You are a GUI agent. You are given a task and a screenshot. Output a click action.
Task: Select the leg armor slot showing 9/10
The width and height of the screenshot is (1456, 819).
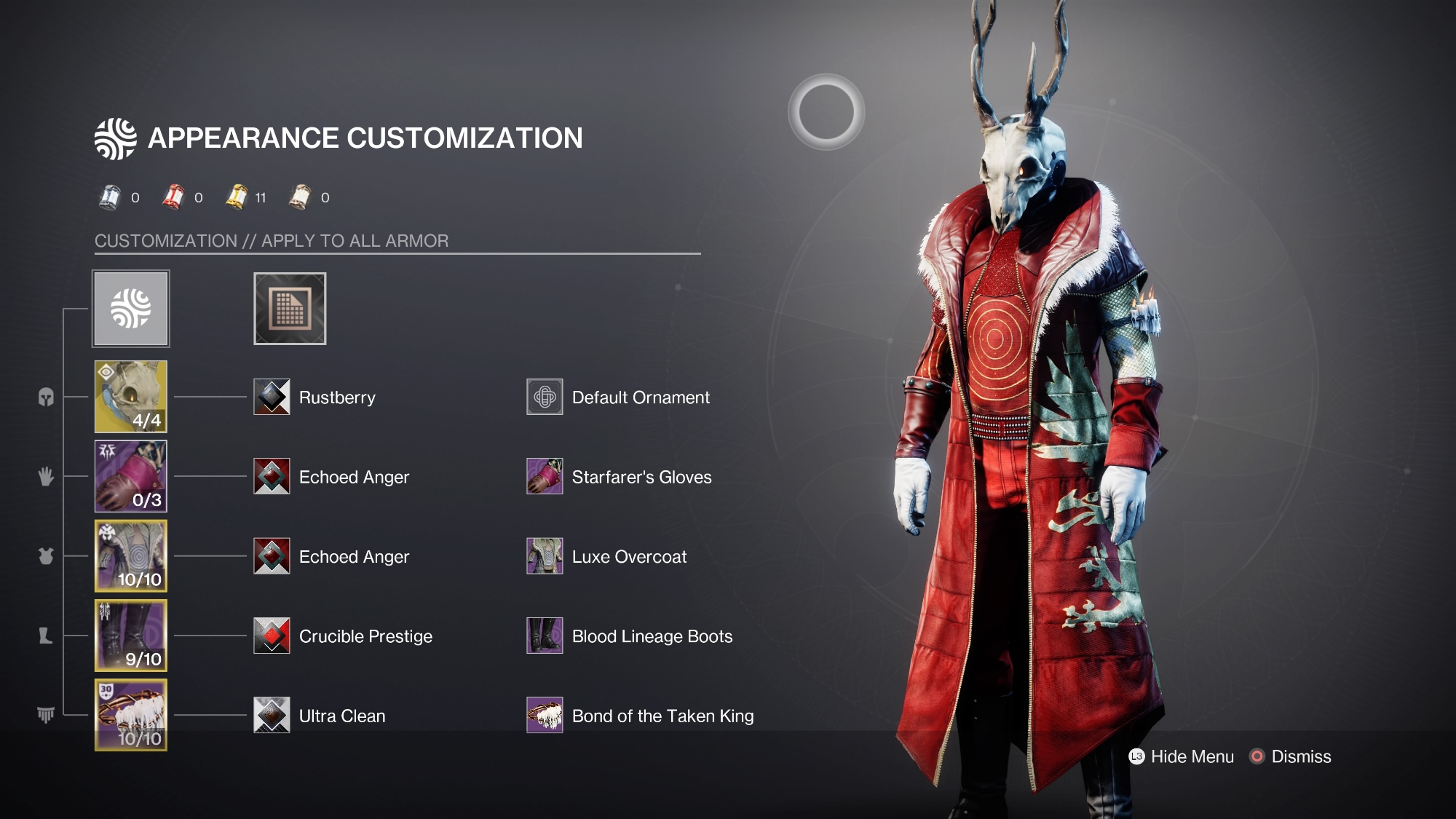coord(131,636)
